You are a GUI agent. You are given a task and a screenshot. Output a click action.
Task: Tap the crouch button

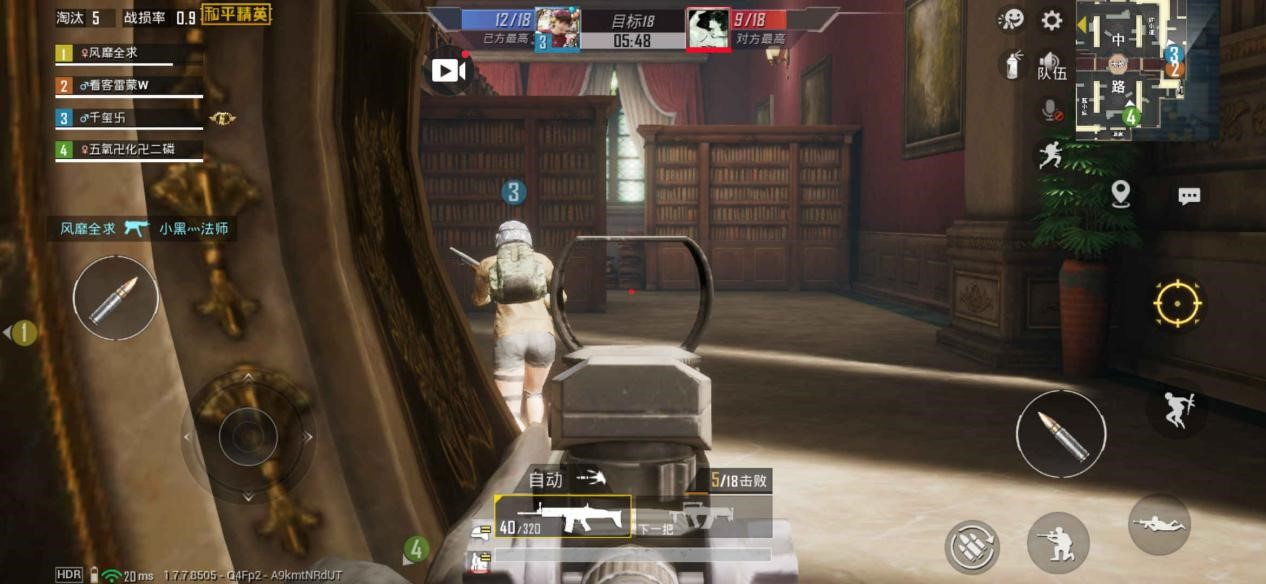click(1058, 543)
